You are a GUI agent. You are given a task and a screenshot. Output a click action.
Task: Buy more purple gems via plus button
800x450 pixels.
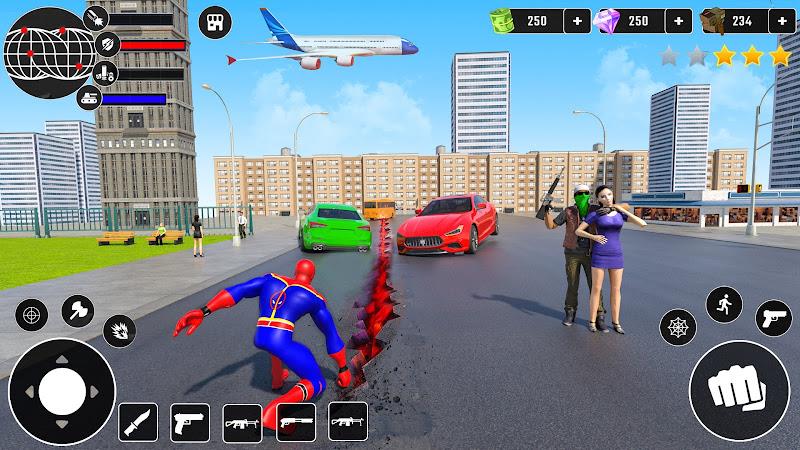pos(678,20)
